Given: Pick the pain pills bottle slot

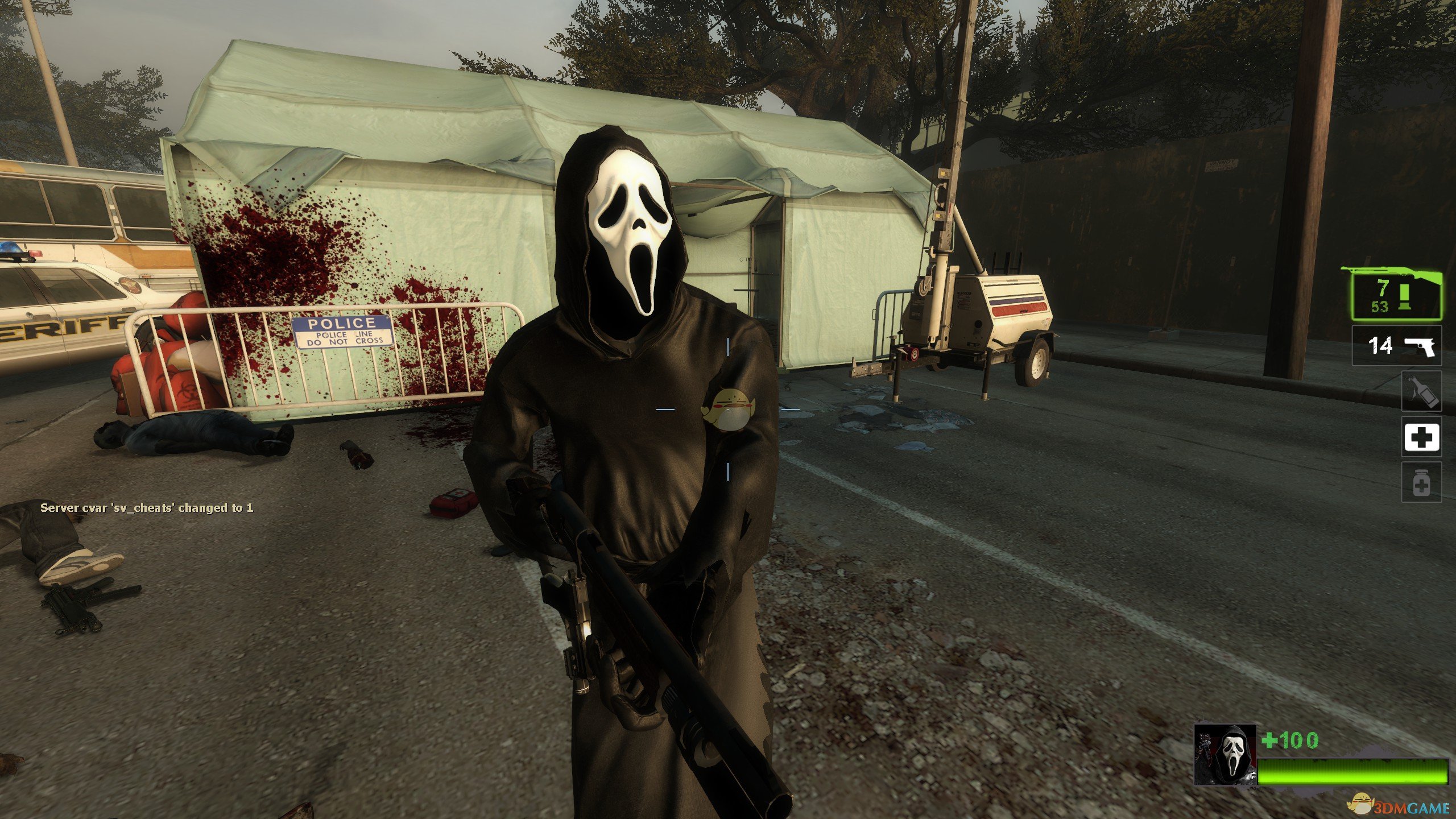Looking at the screenshot, I should click(x=1421, y=482).
